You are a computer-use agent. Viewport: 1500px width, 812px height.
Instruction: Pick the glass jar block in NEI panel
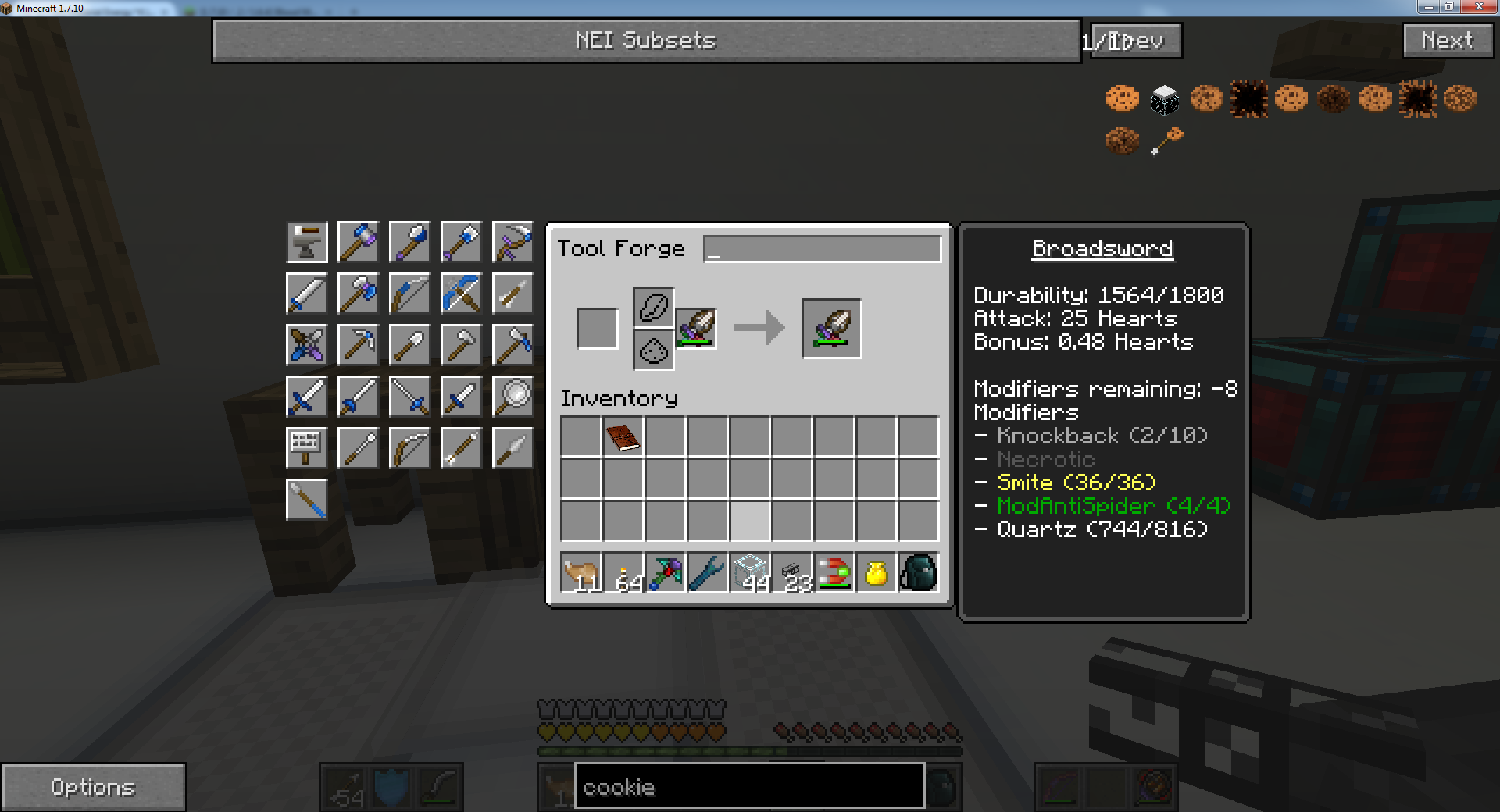[x=1164, y=99]
